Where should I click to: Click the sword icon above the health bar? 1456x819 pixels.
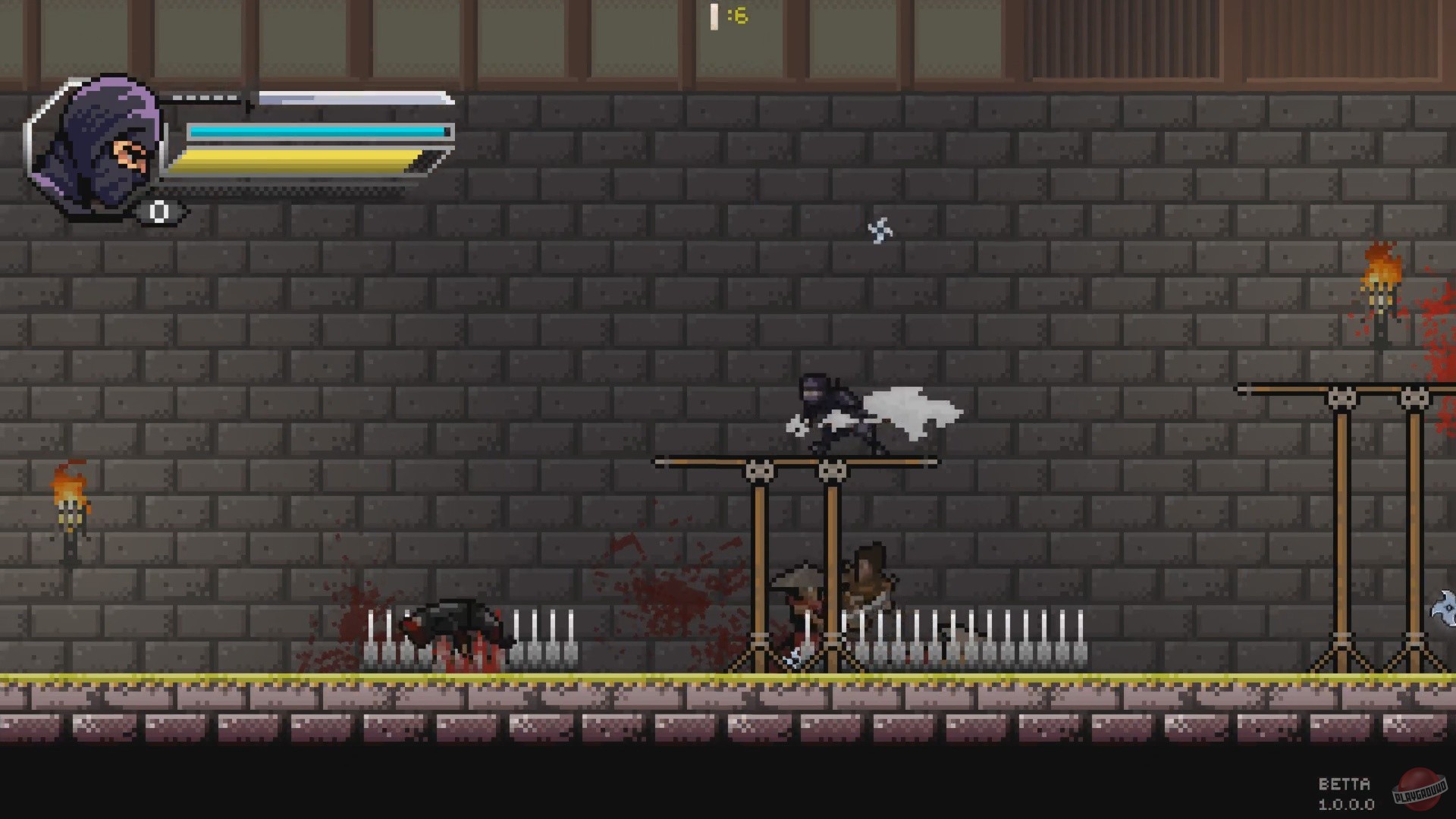[318, 99]
